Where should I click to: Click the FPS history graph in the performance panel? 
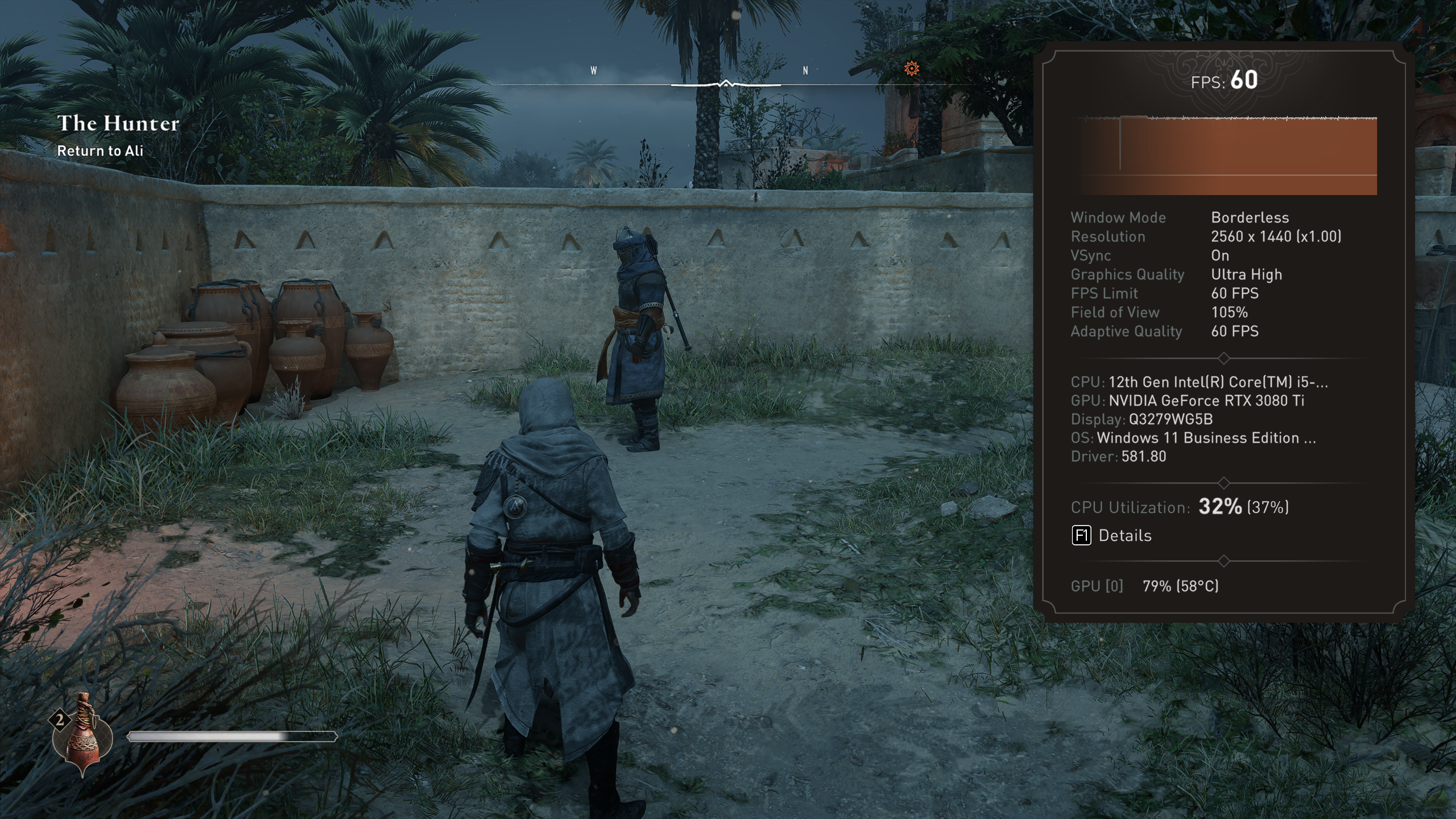(1230, 155)
